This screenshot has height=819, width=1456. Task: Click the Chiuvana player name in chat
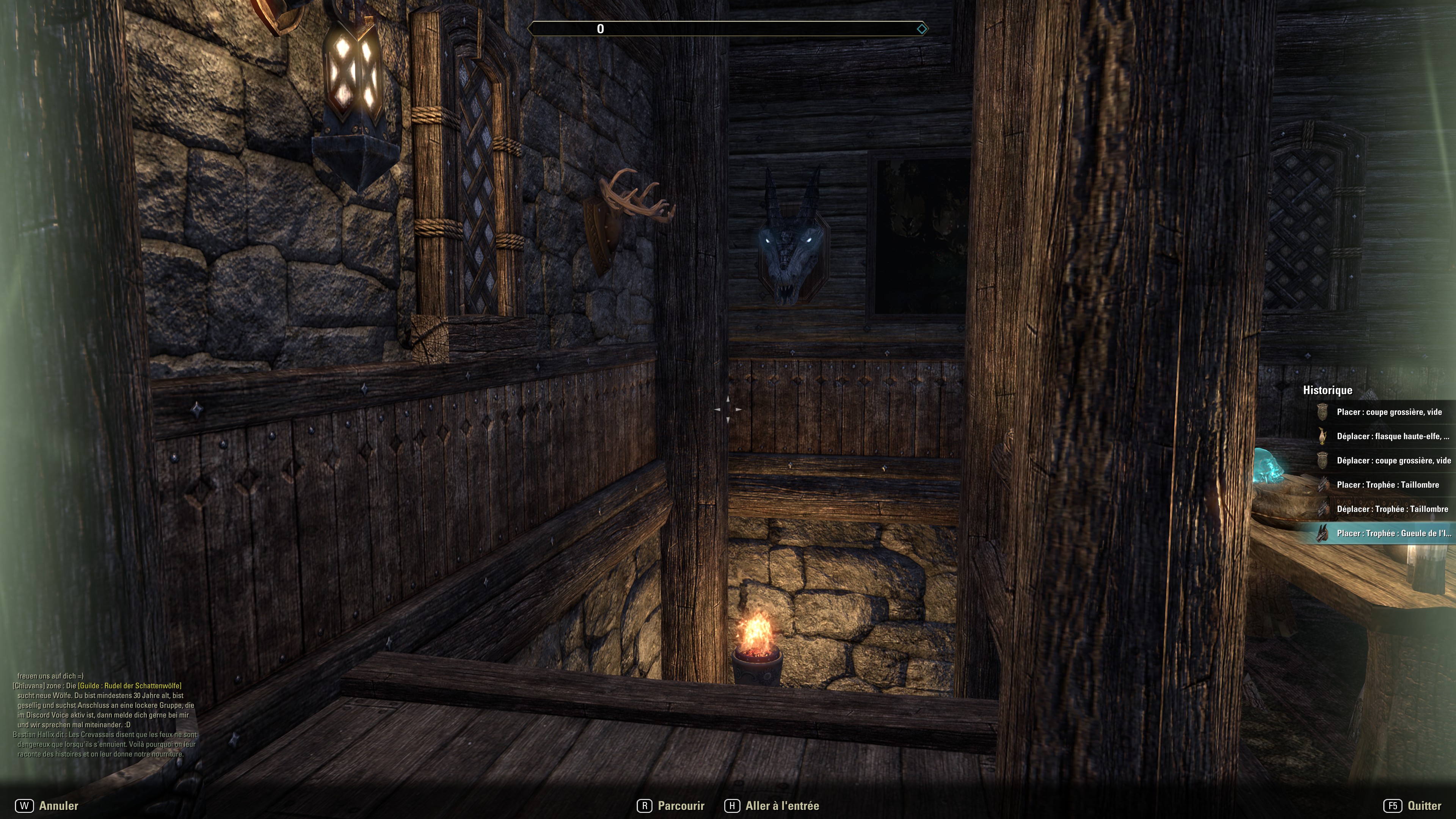point(30,686)
